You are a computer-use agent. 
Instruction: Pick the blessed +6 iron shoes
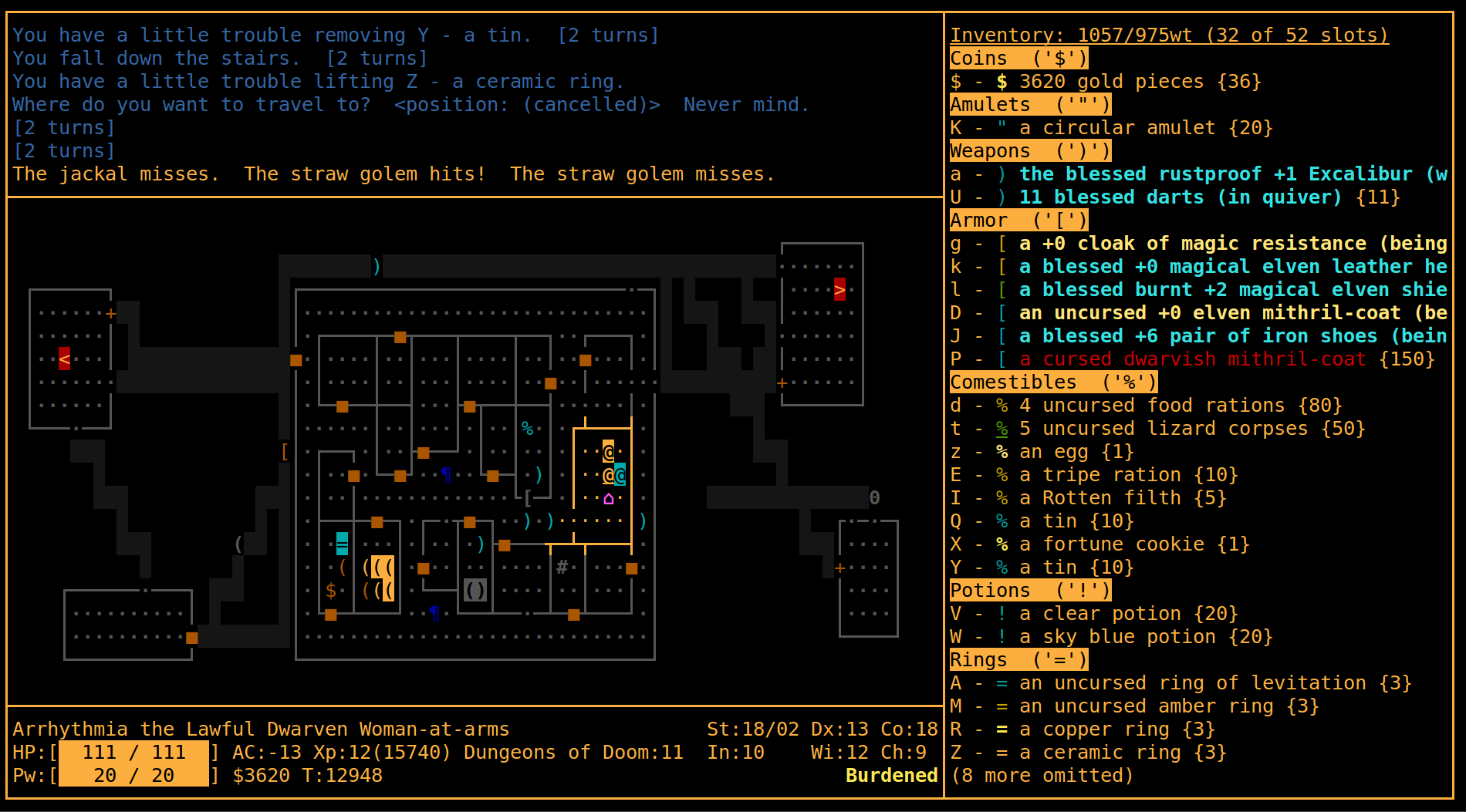[1197, 336]
